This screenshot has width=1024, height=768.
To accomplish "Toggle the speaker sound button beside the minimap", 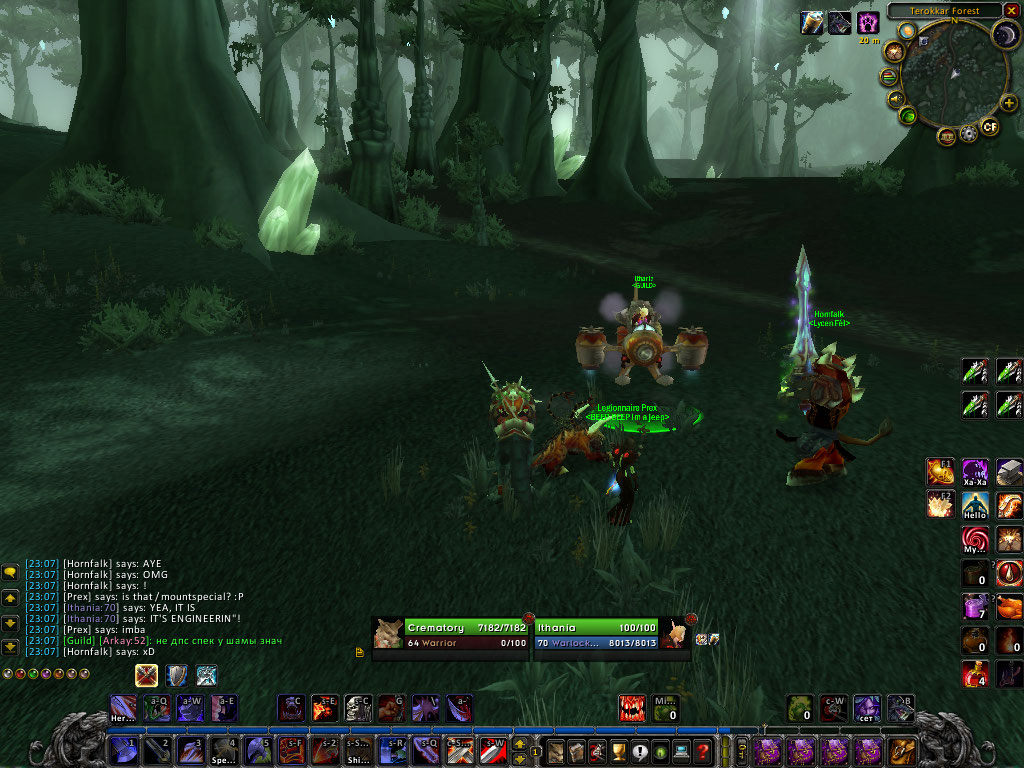I will [x=895, y=98].
